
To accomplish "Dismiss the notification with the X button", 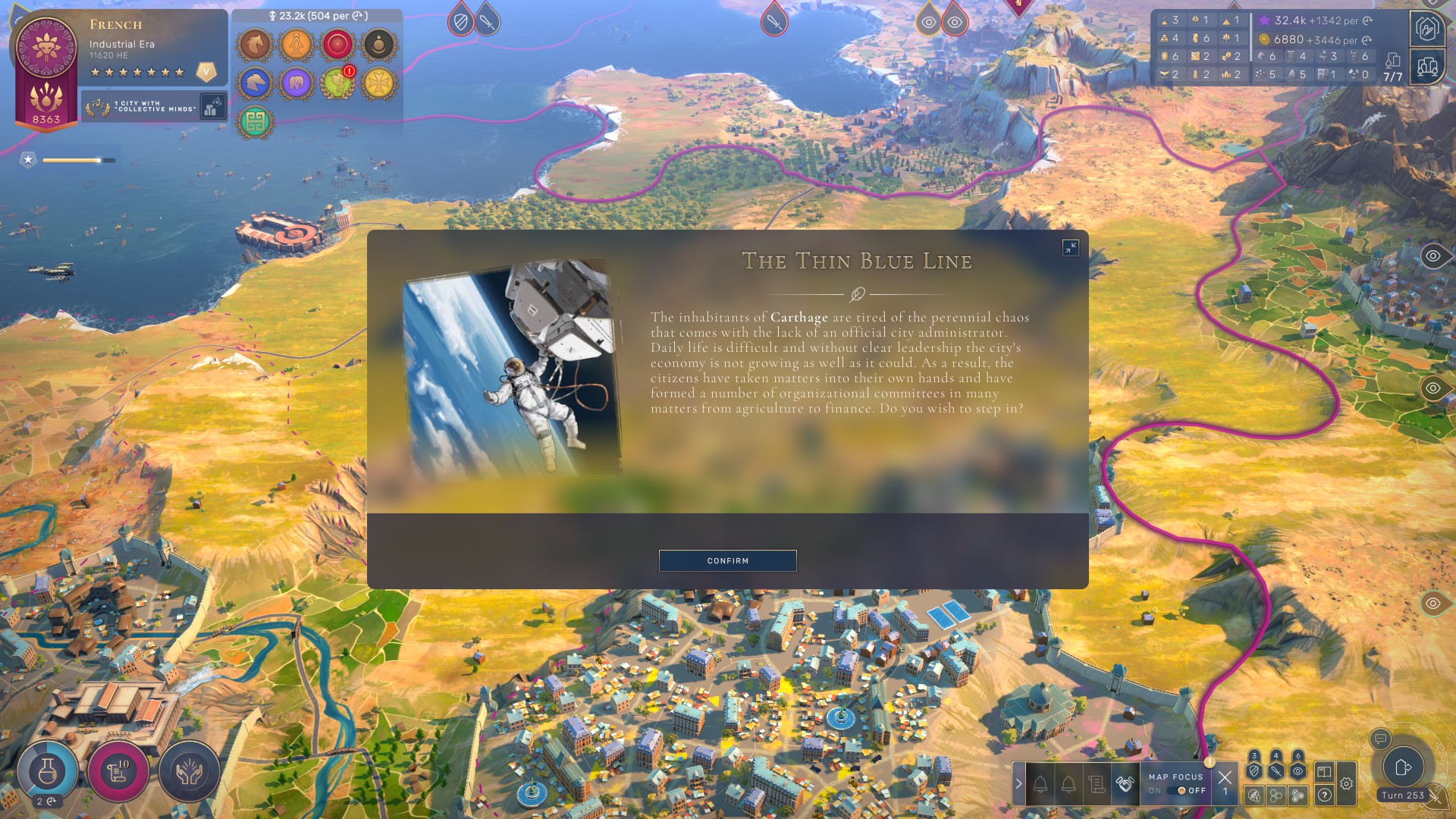I will click(x=1224, y=777).
